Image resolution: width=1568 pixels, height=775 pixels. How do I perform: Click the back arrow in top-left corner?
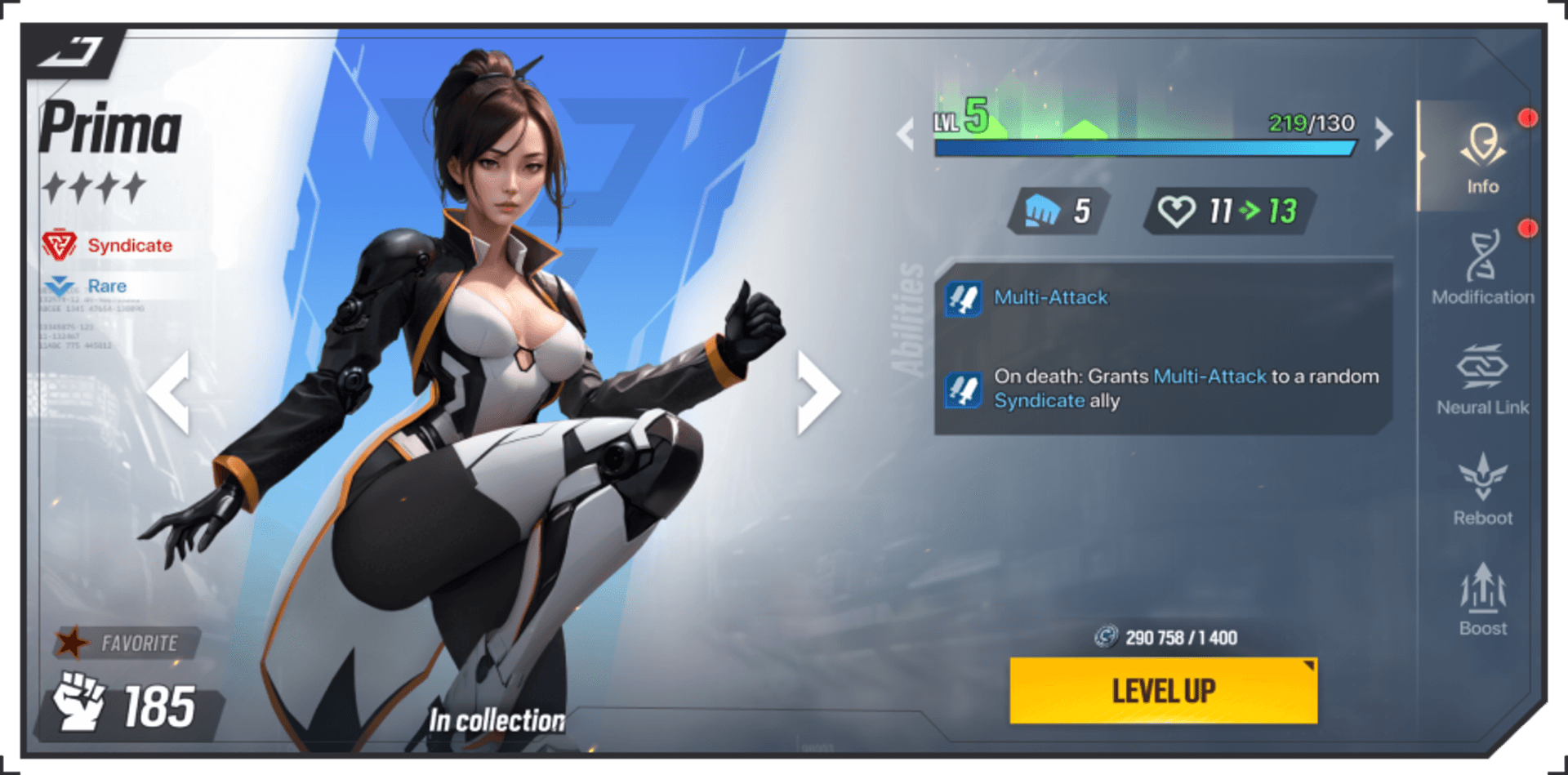coord(69,51)
